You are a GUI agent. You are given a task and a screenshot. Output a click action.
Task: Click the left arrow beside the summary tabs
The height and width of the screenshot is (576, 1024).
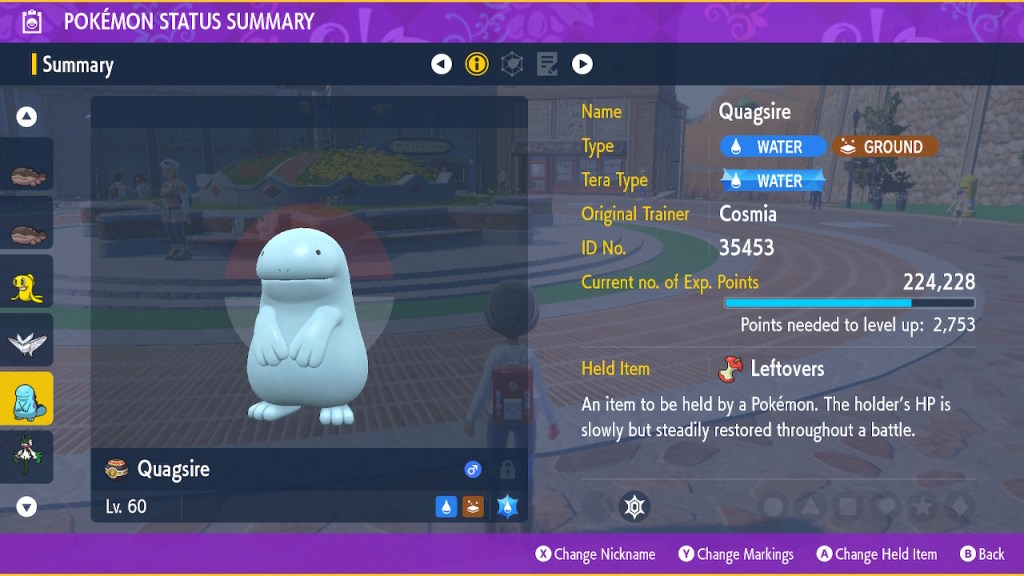[x=441, y=65]
